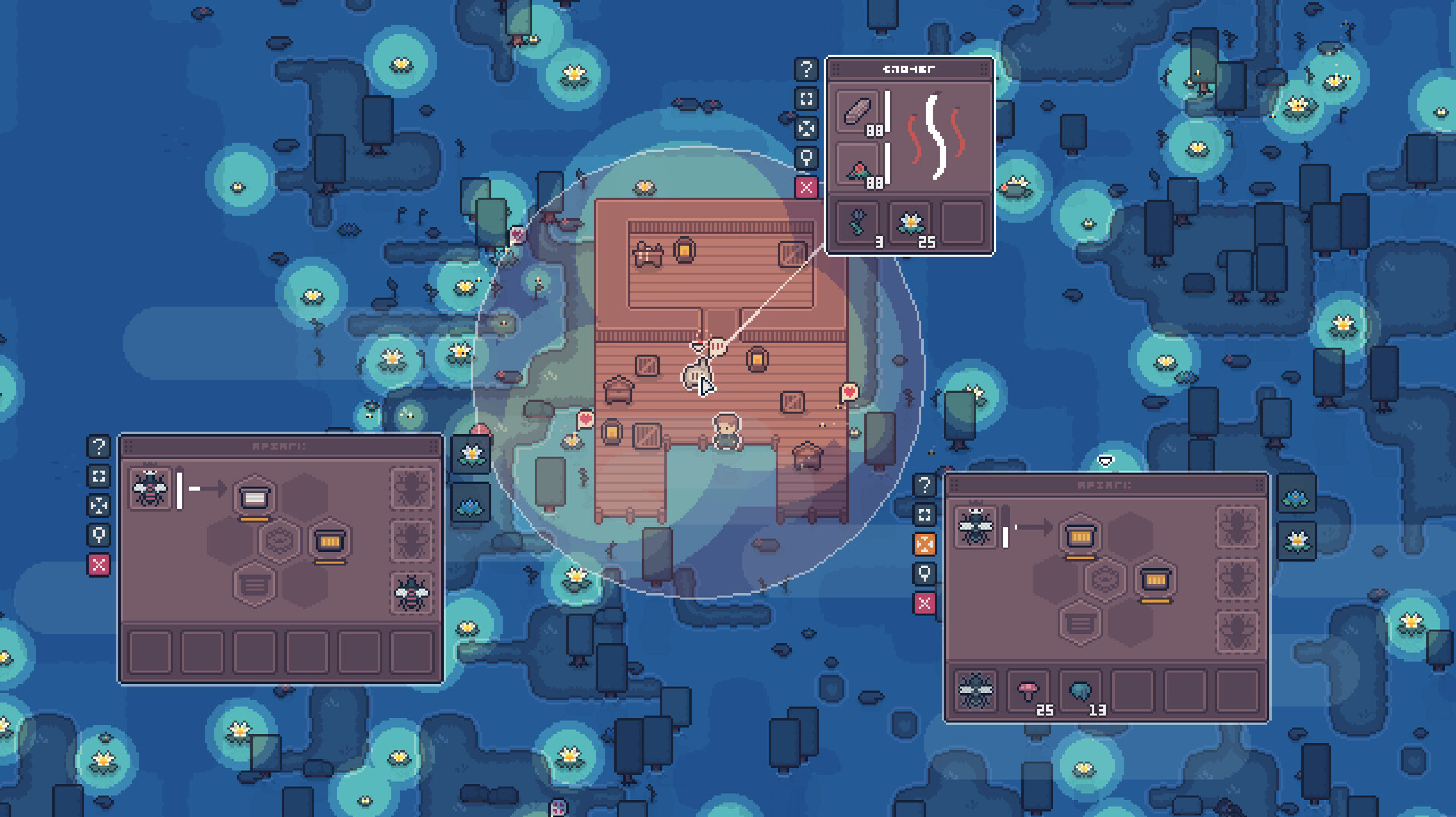This screenshot has width=1456, height=817.
Task: Toggle the white lily flower button next to the left Apiary
Action: tap(470, 455)
